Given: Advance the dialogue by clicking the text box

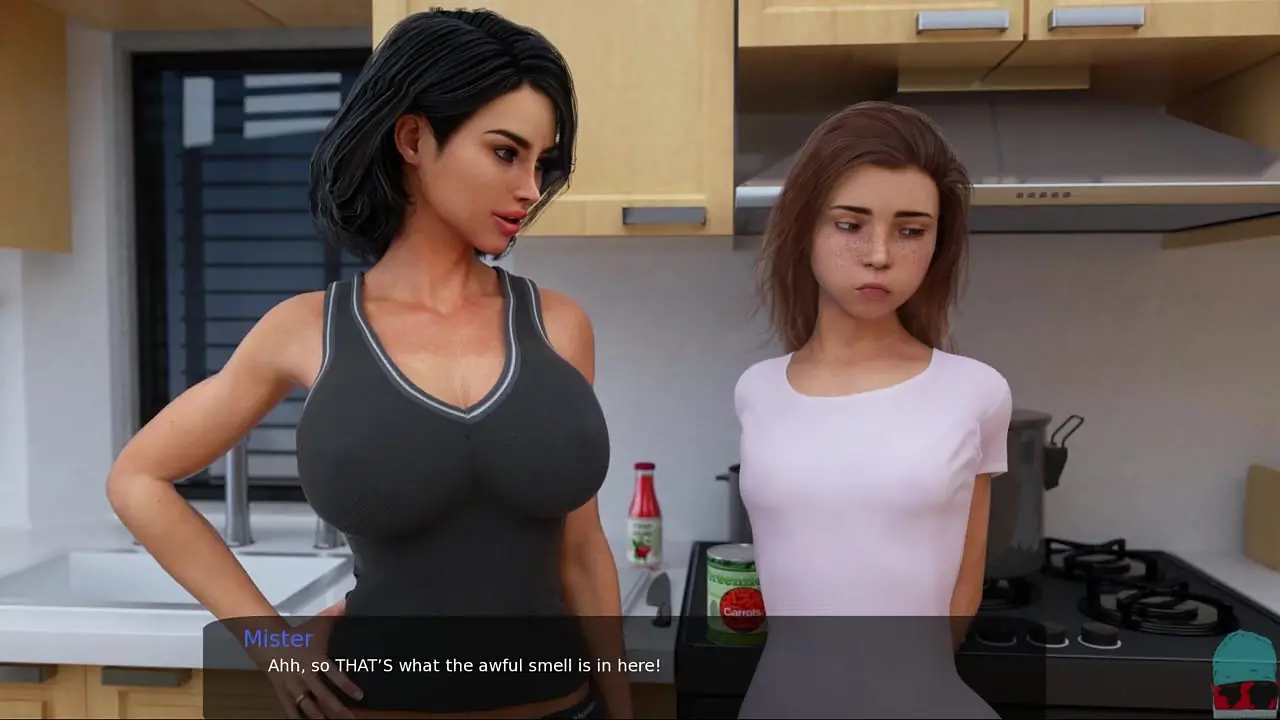Looking at the screenshot, I should click(622, 666).
